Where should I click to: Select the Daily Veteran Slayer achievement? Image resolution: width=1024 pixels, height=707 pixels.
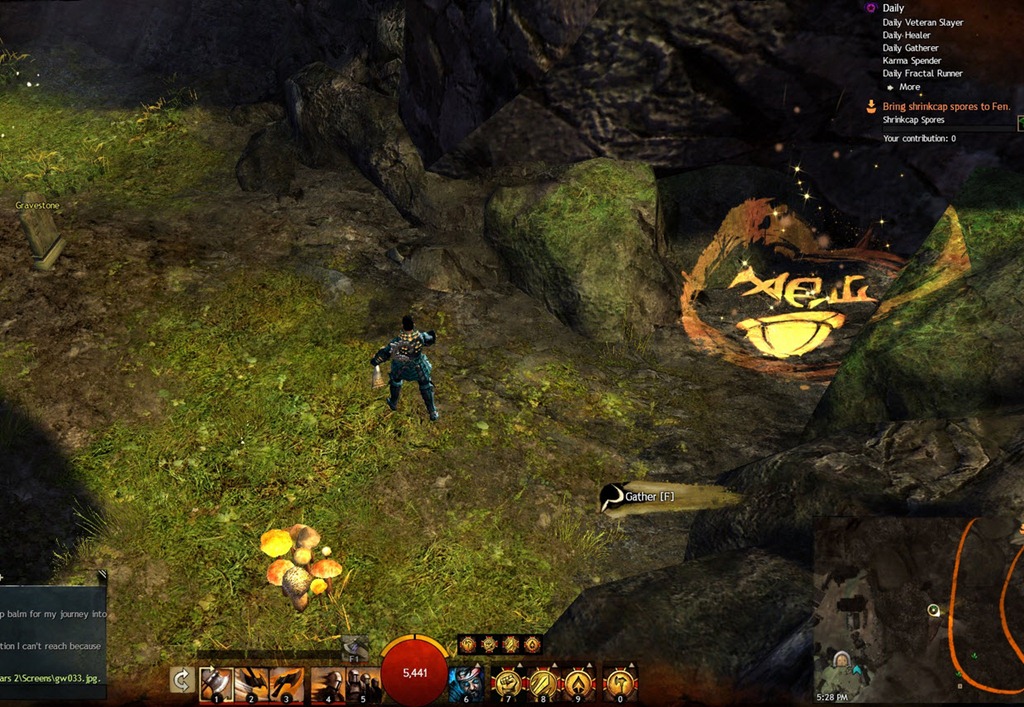click(922, 22)
